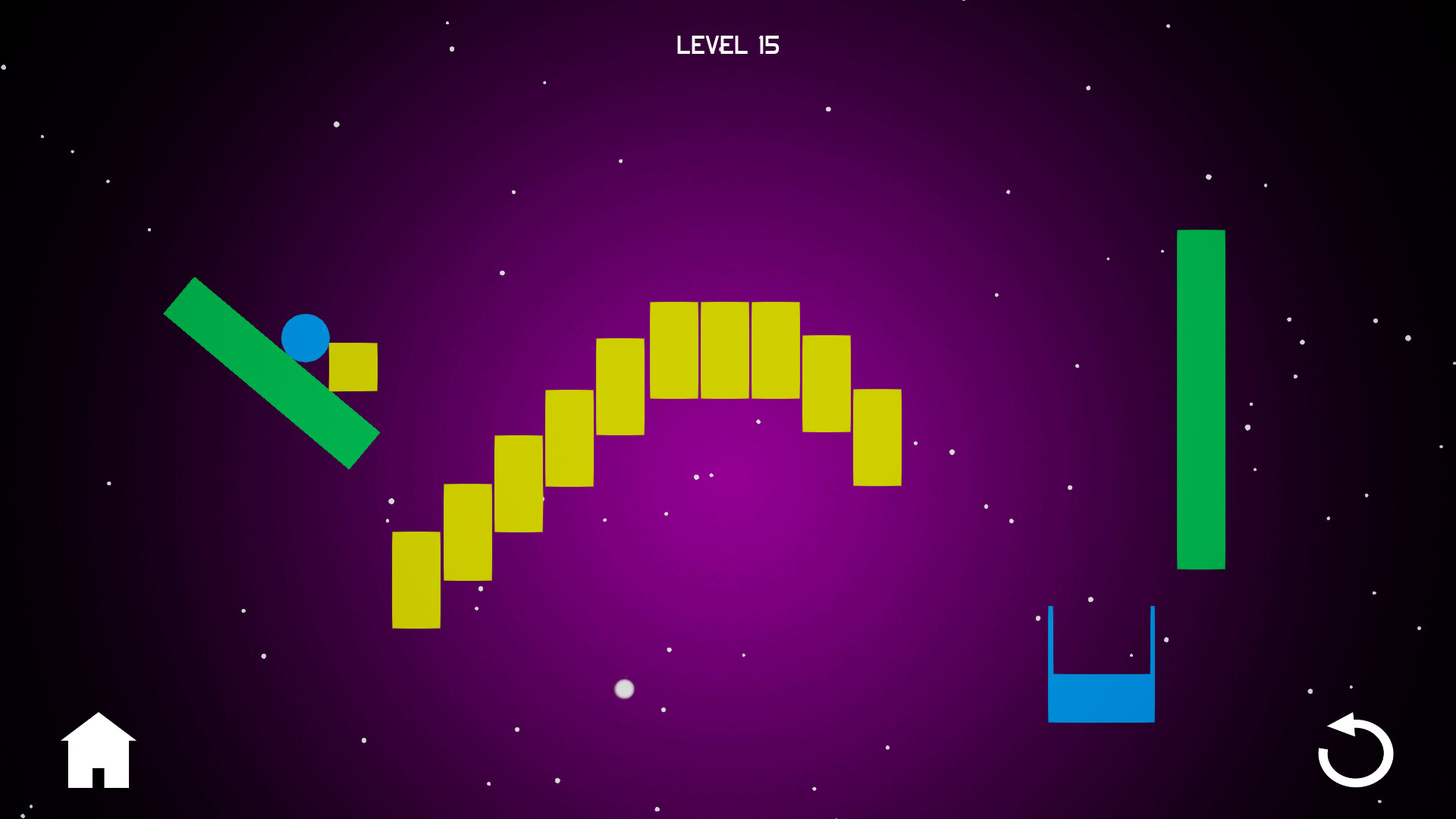
Task: Click the LEVEL 15 title text
Action: (727, 45)
